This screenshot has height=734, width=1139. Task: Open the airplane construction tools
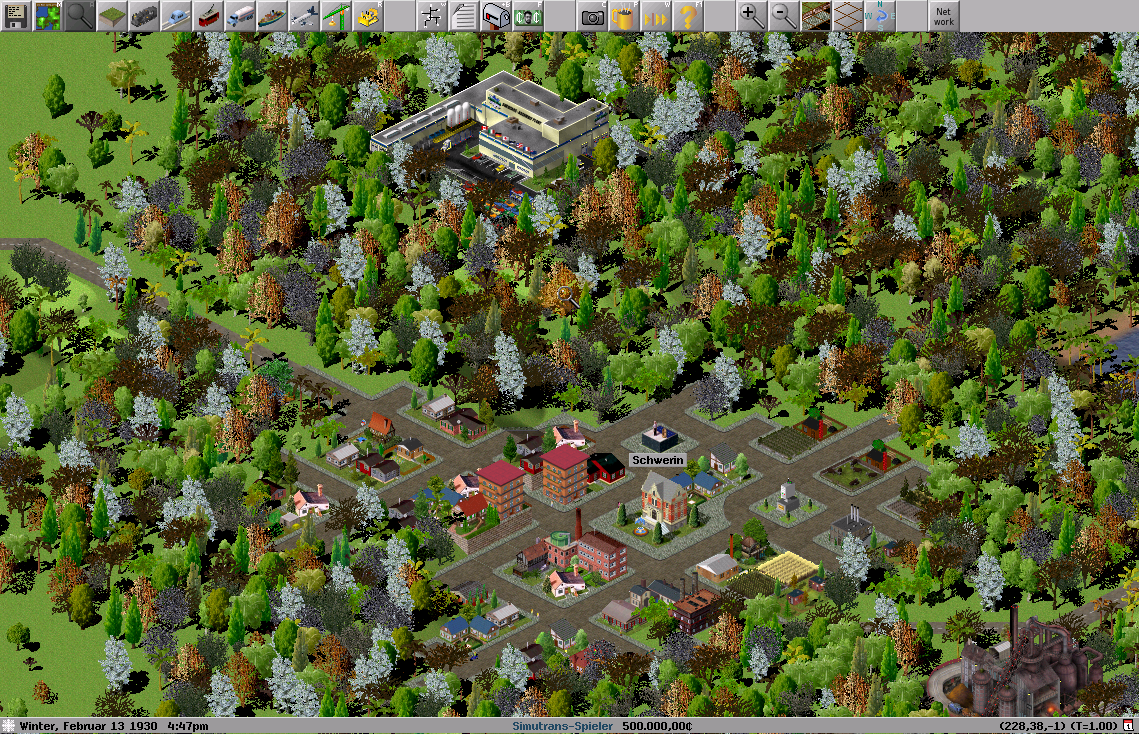pos(304,16)
